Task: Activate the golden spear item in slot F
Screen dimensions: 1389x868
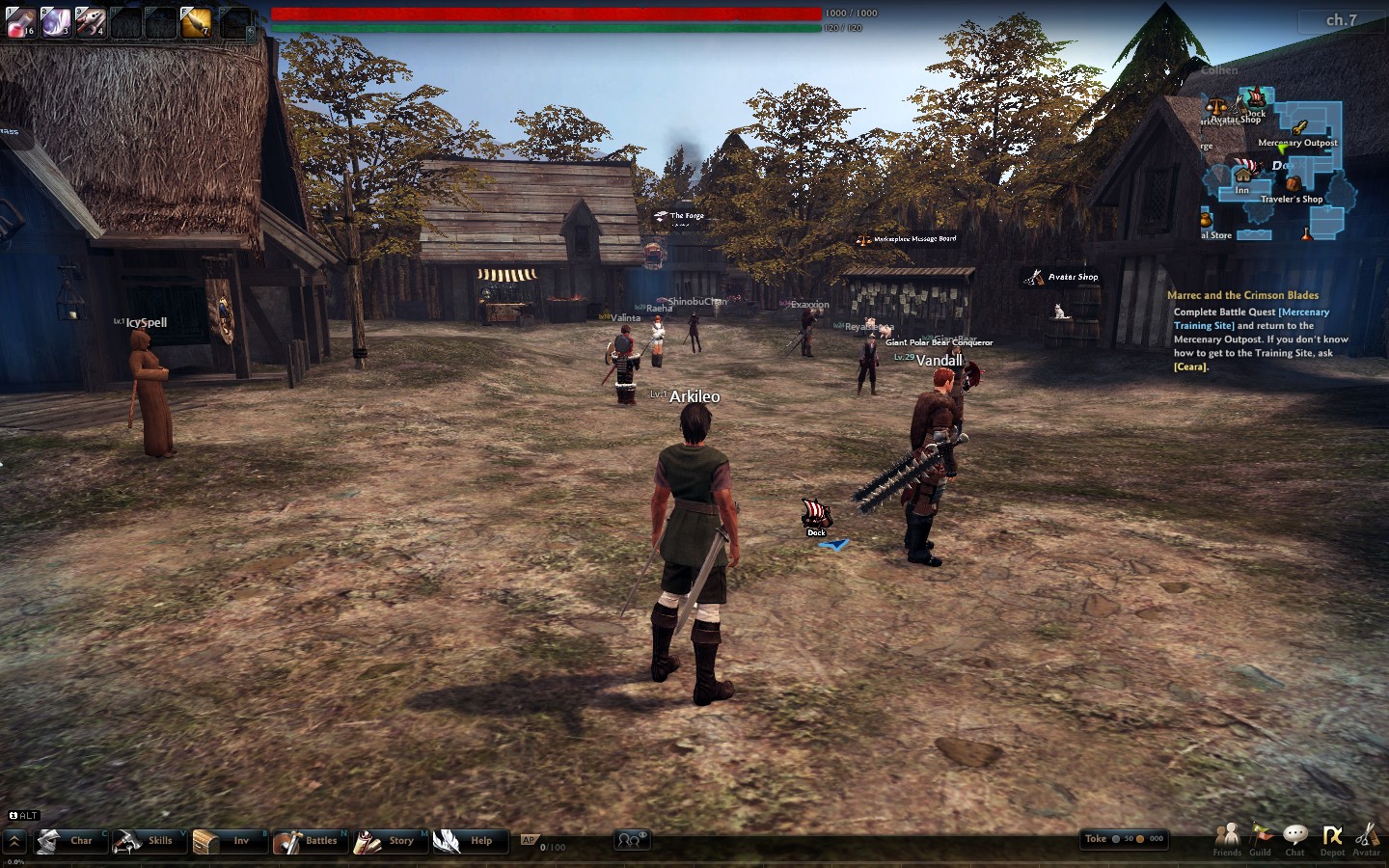Action: coord(196,22)
